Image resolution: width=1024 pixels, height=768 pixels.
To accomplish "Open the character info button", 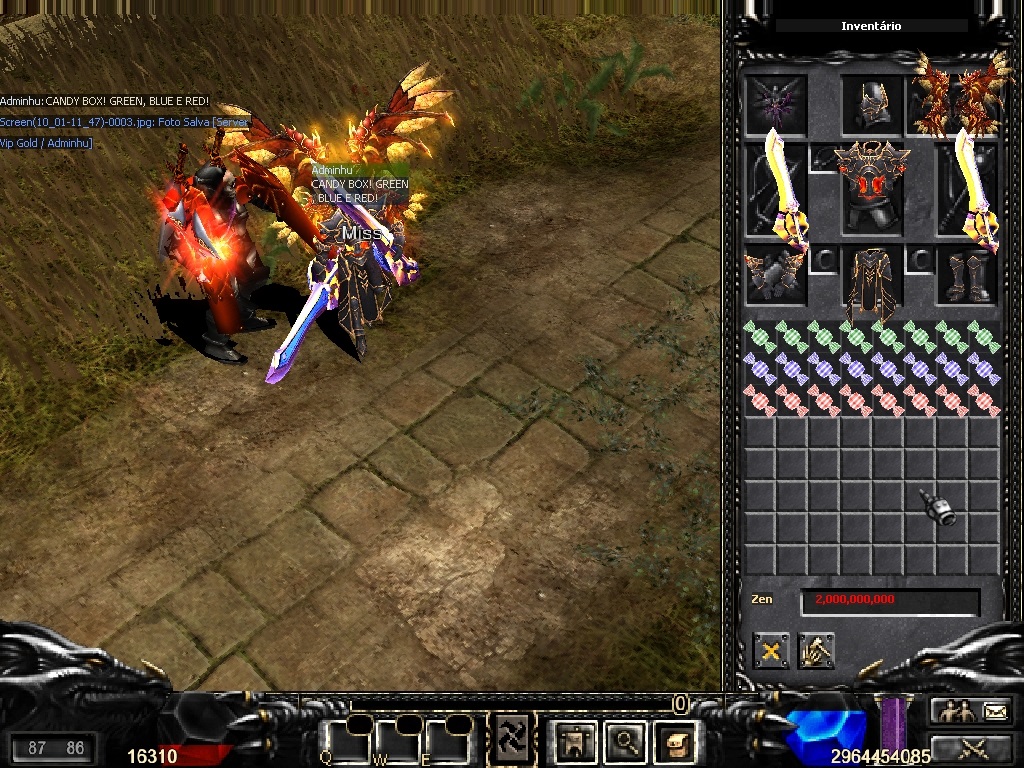I will pos(576,741).
